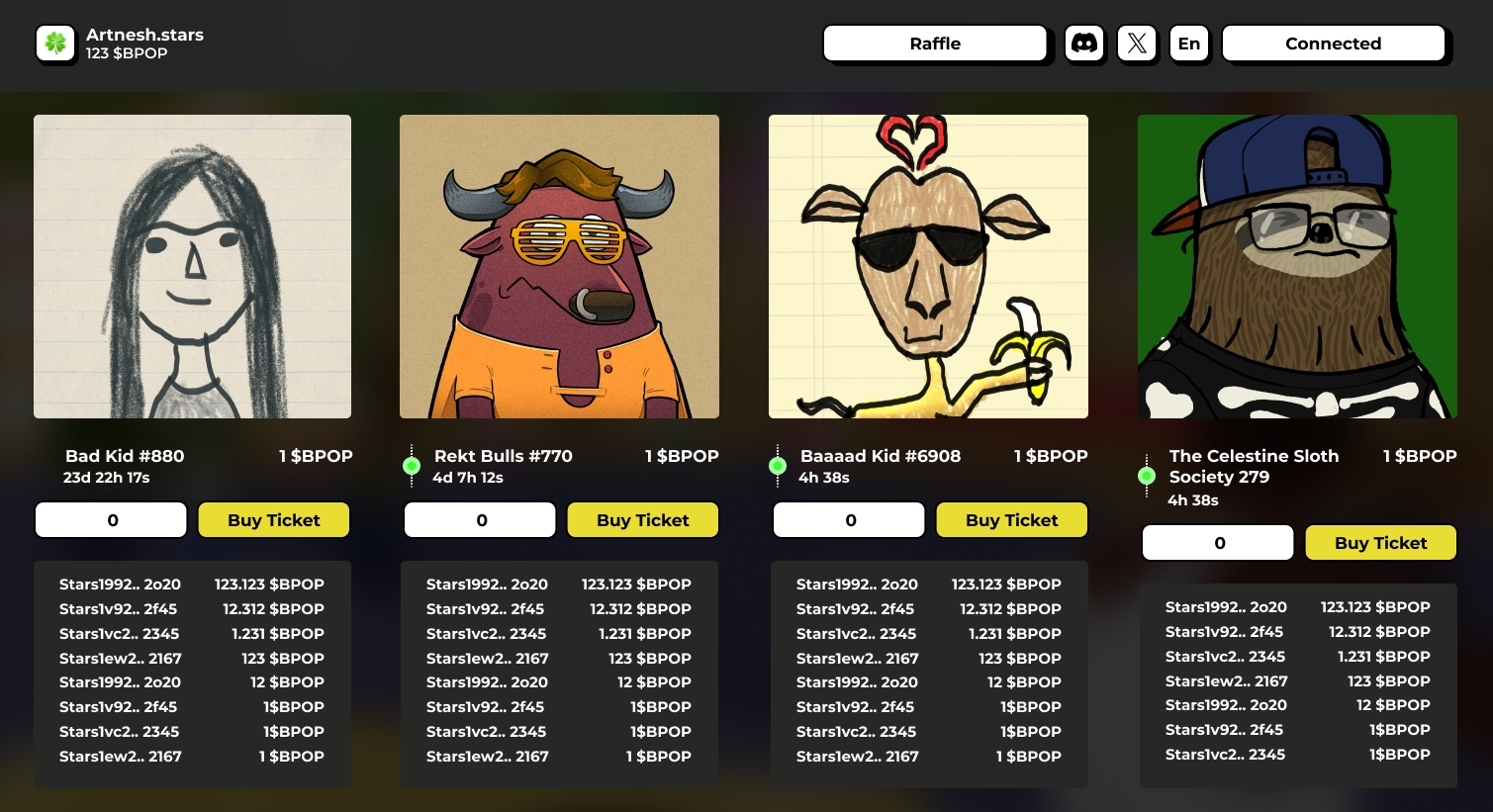Image resolution: width=1493 pixels, height=812 pixels.
Task: Click the Connected wallet button
Action: coord(1333,44)
